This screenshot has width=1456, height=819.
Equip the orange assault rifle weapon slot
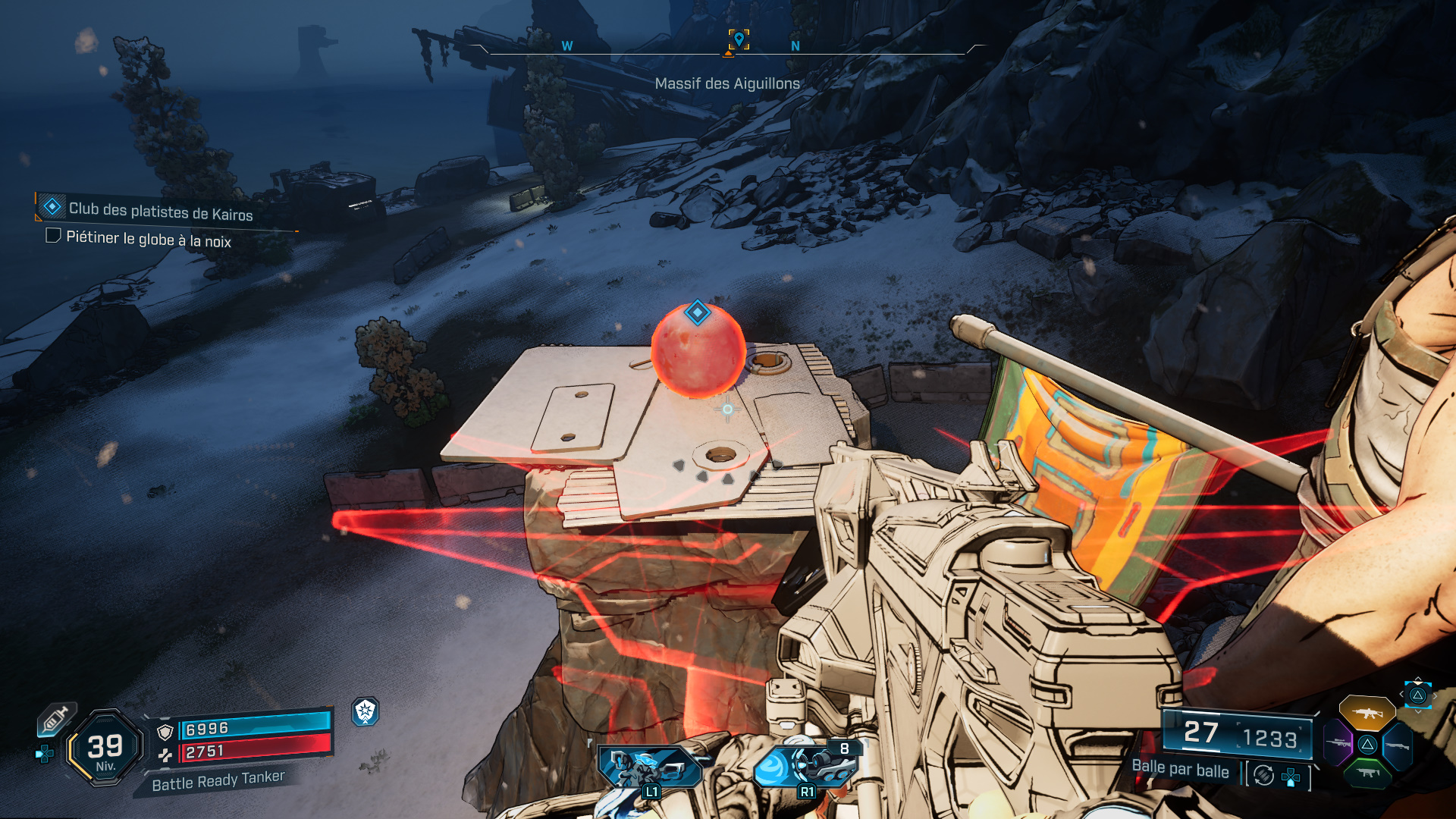coord(1367,713)
